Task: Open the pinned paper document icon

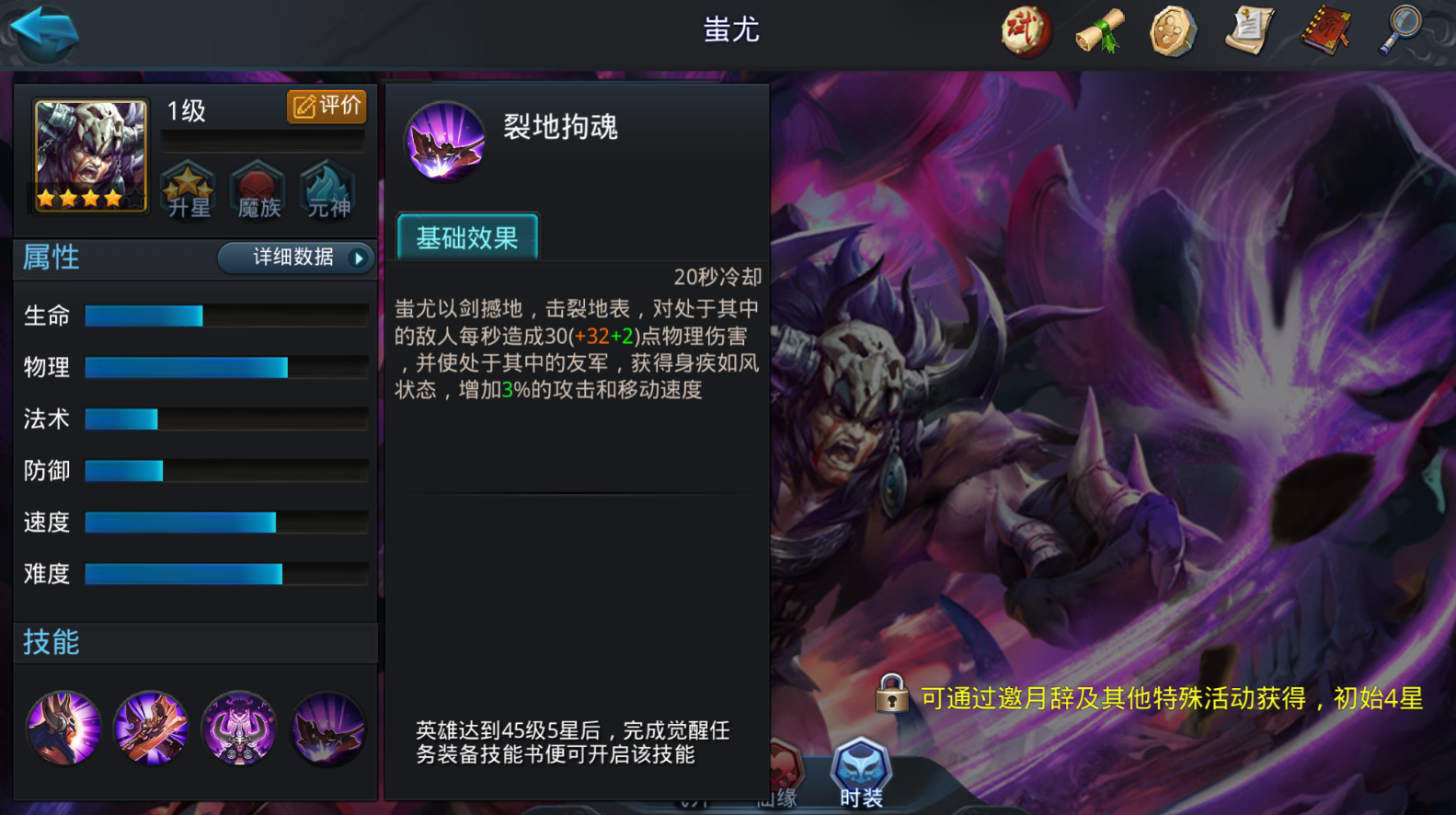Action: pyautogui.click(x=1250, y=30)
